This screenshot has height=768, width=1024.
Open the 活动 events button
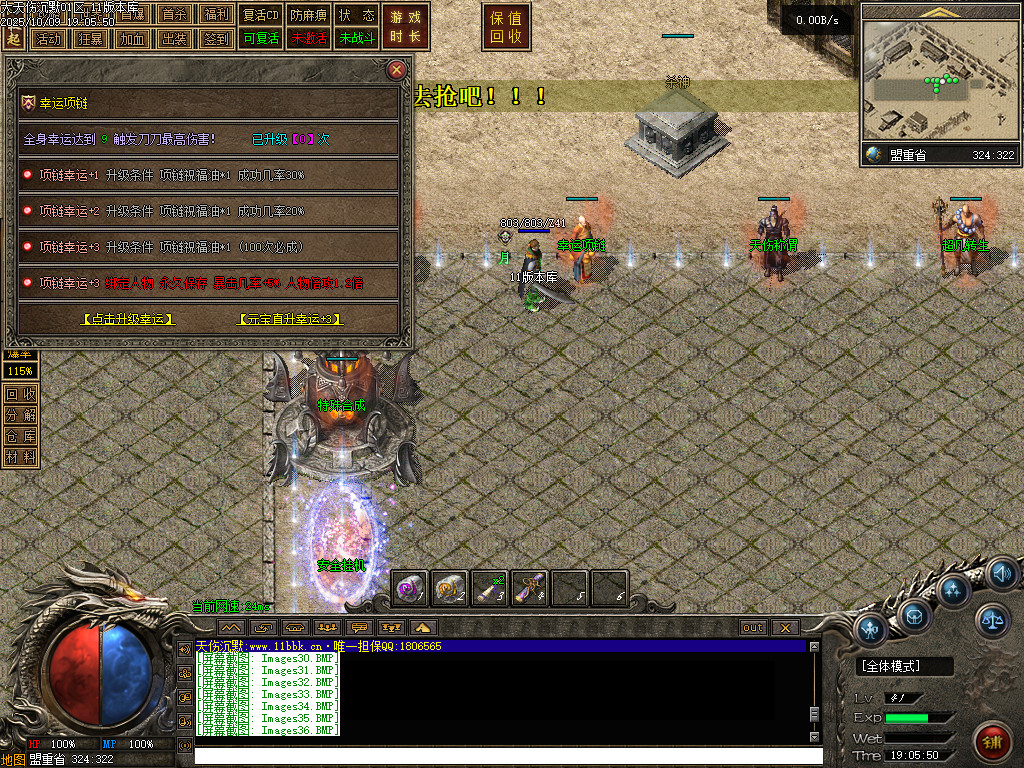click(x=48, y=39)
